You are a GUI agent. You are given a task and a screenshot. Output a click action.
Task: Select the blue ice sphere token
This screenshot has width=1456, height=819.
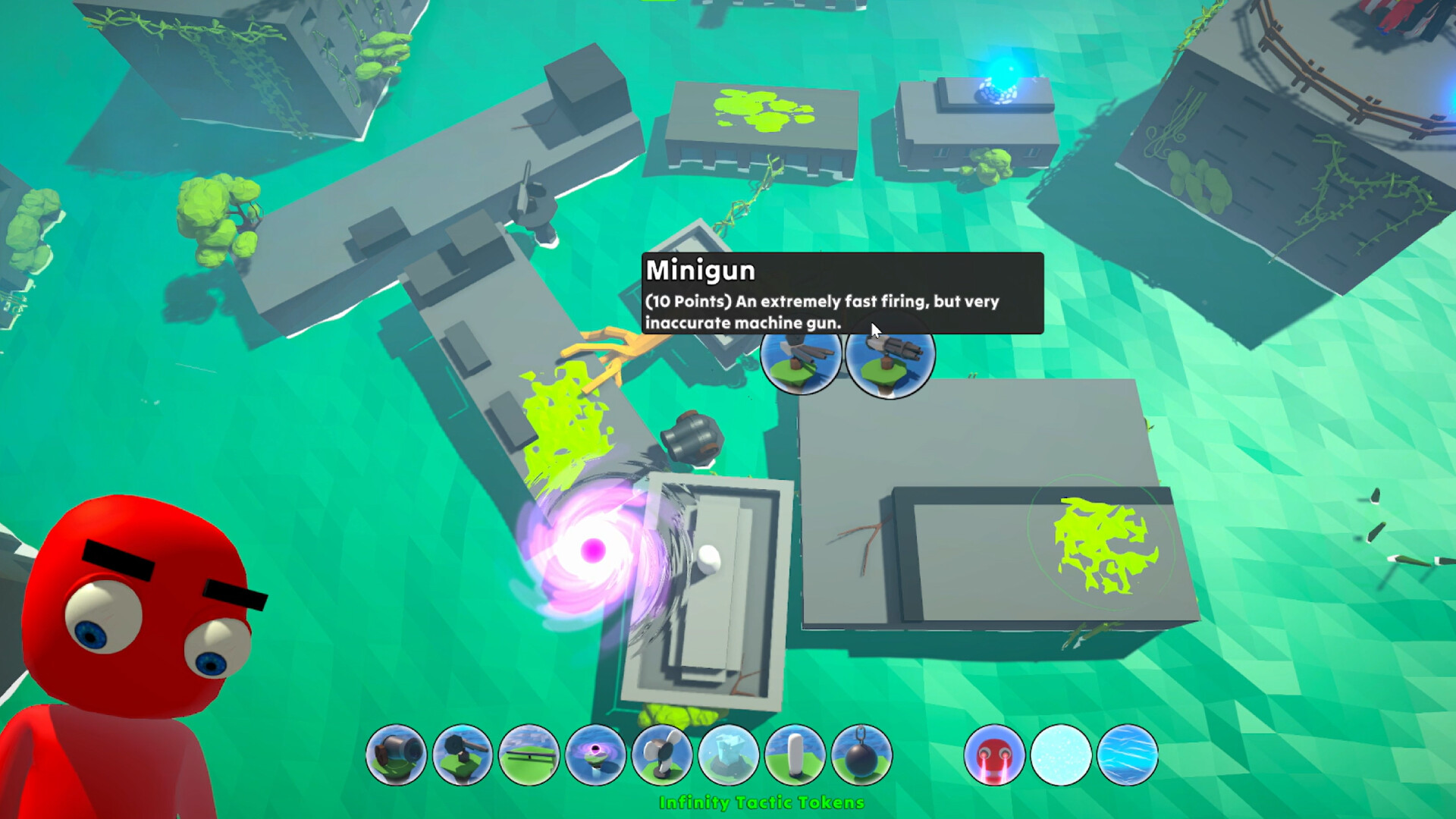click(1126, 756)
